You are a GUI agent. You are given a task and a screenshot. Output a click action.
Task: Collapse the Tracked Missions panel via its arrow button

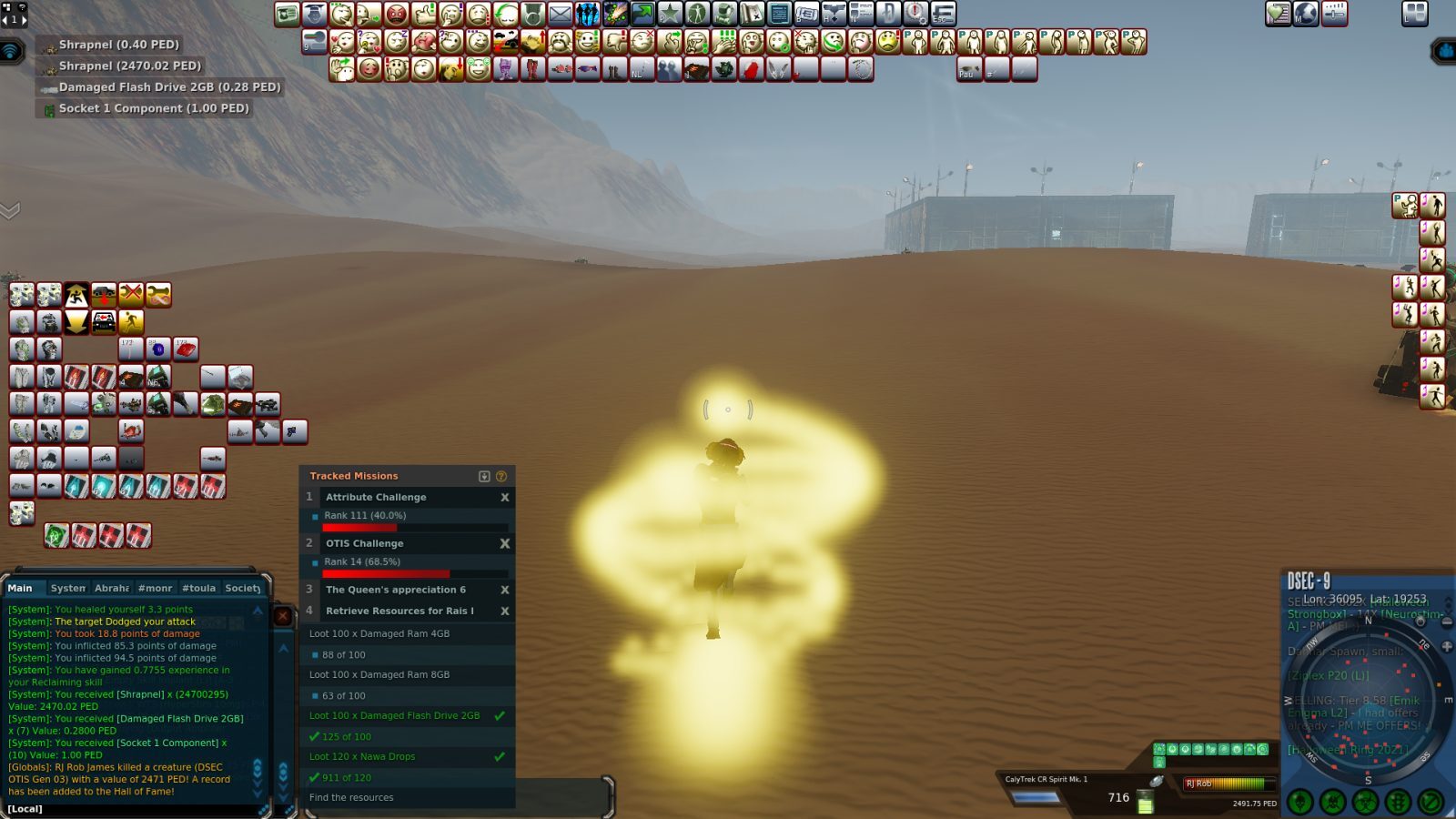click(485, 475)
